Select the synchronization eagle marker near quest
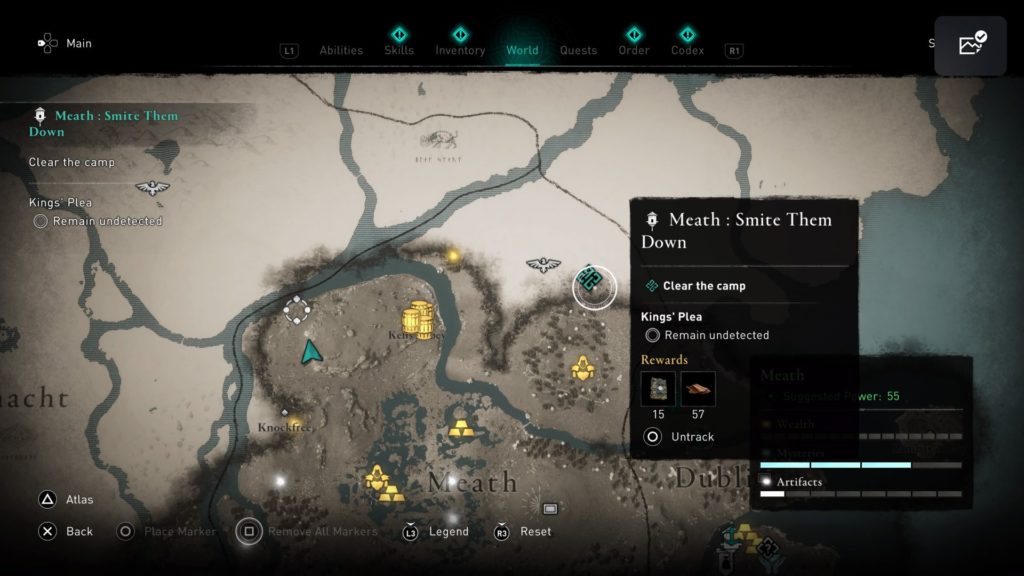 (542, 265)
